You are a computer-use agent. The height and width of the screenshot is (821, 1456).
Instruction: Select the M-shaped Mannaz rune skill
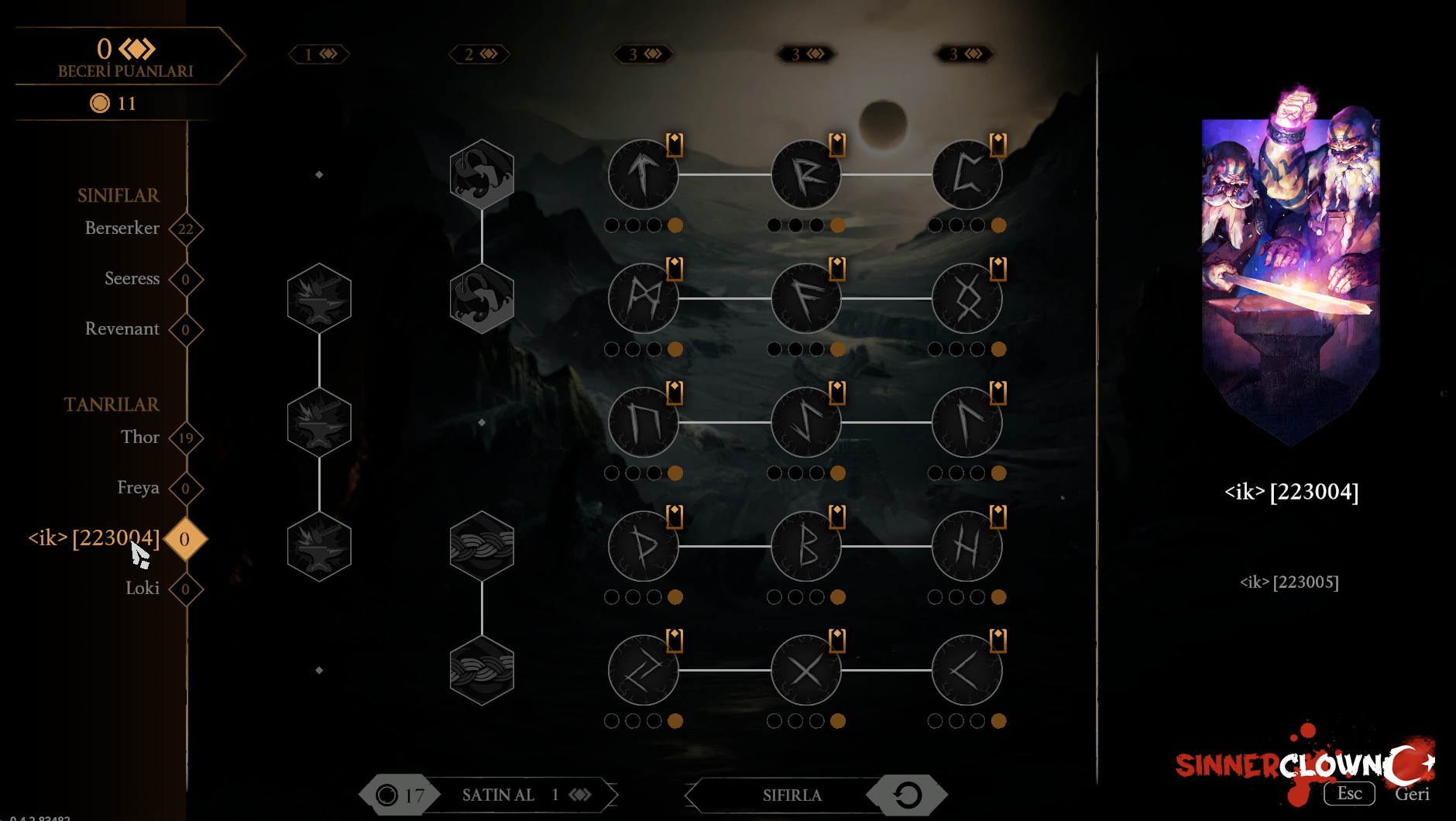click(643, 298)
